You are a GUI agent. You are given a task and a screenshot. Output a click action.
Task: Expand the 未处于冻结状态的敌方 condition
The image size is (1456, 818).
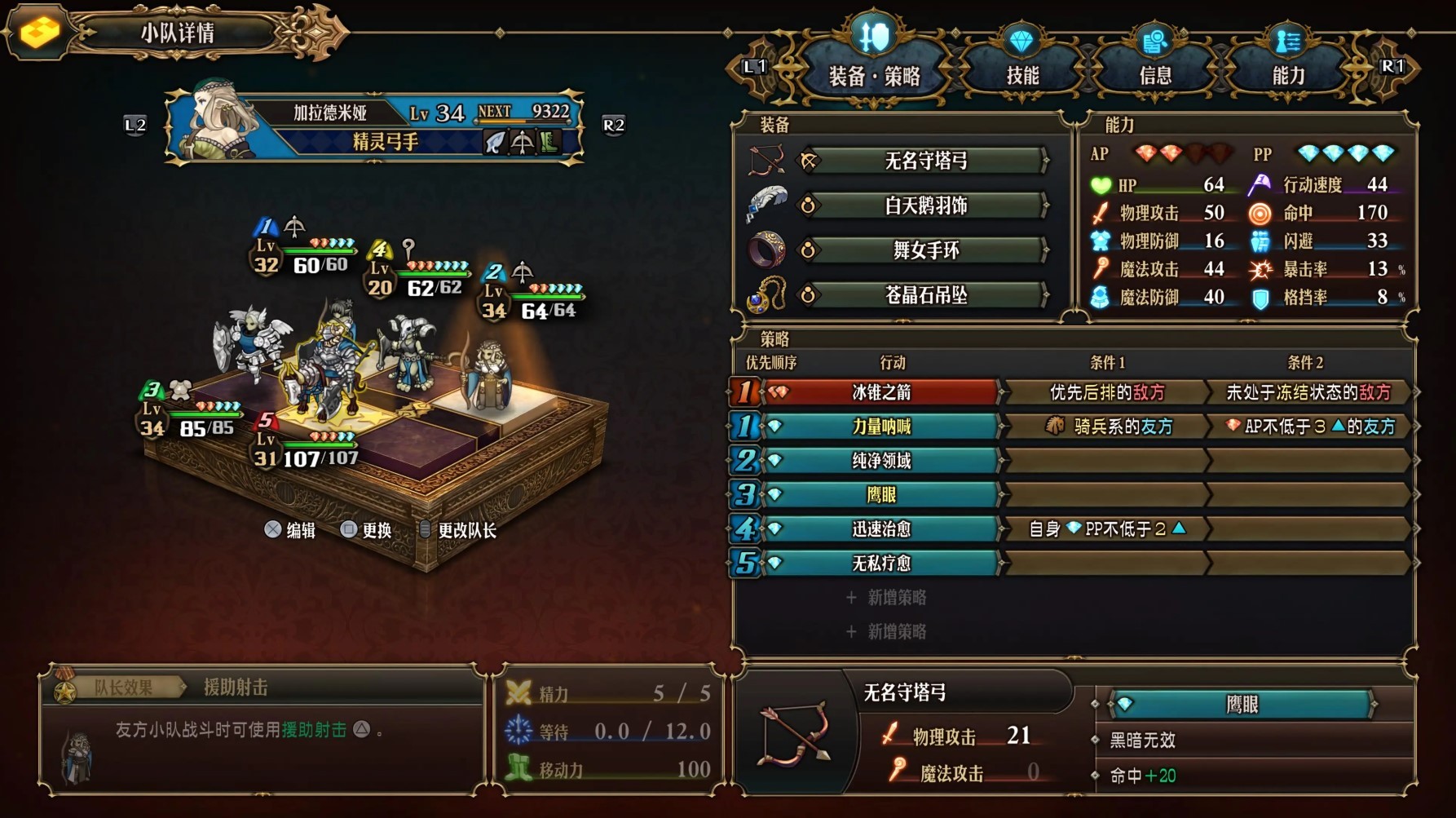1312,392
